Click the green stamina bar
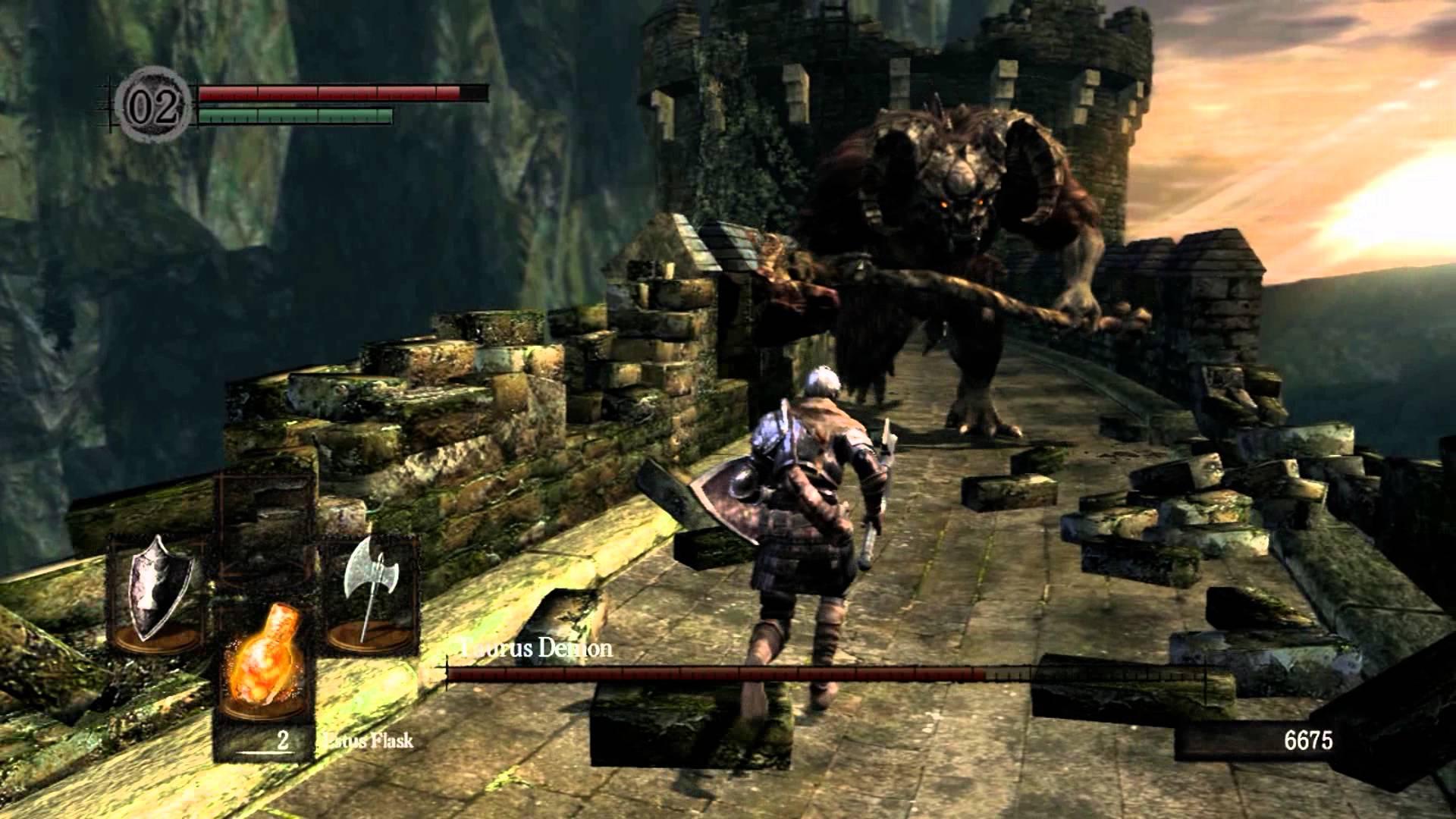This screenshot has width=1456, height=819. click(x=296, y=115)
